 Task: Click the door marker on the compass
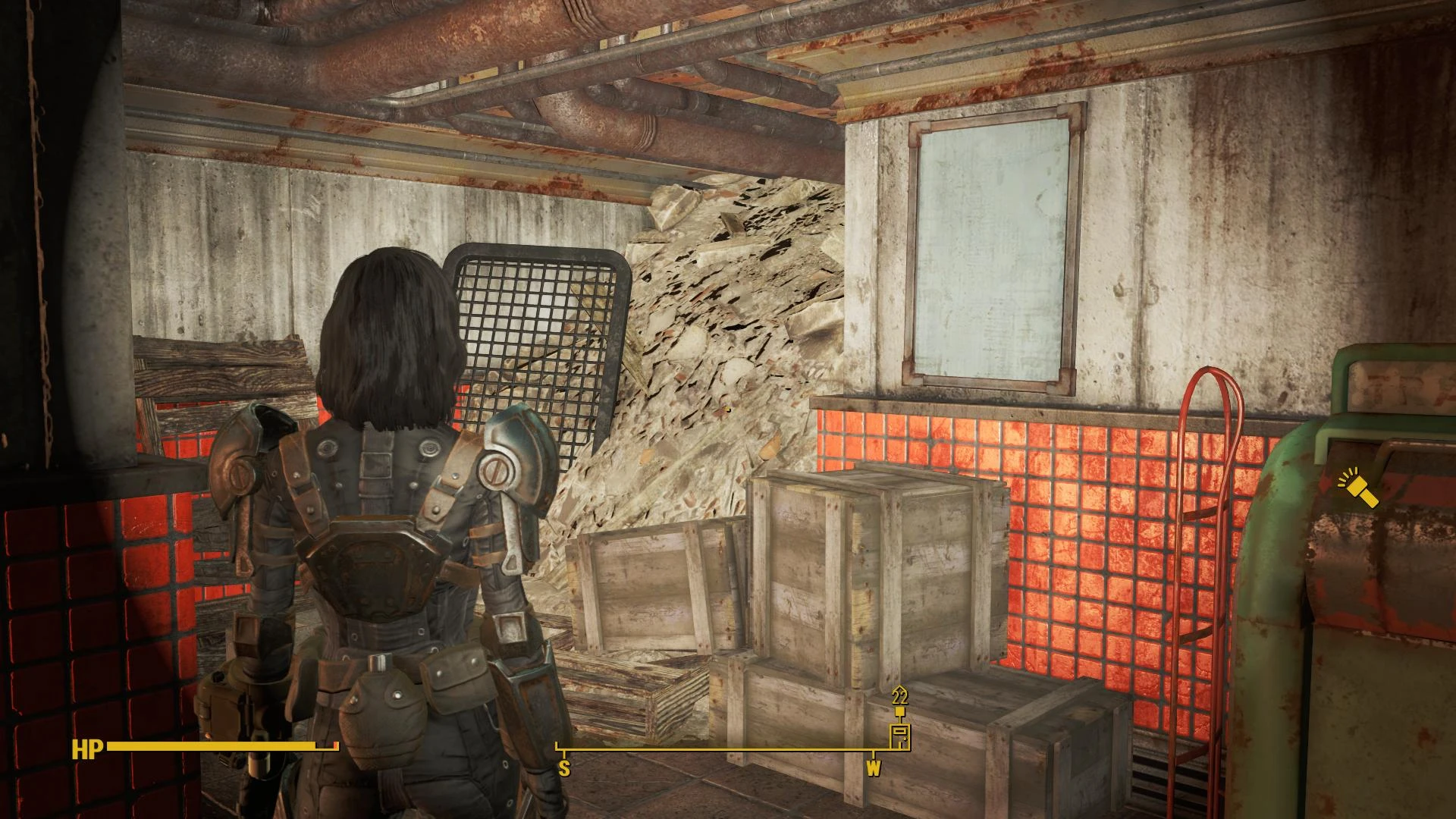pyautogui.click(x=900, y=736)
